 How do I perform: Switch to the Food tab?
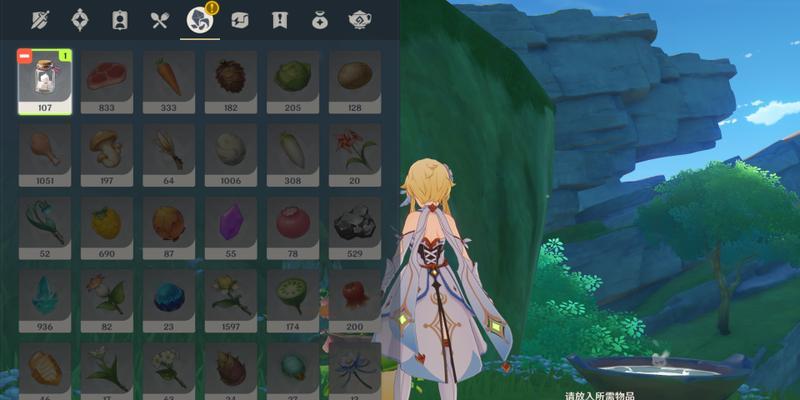pos(158,19)
